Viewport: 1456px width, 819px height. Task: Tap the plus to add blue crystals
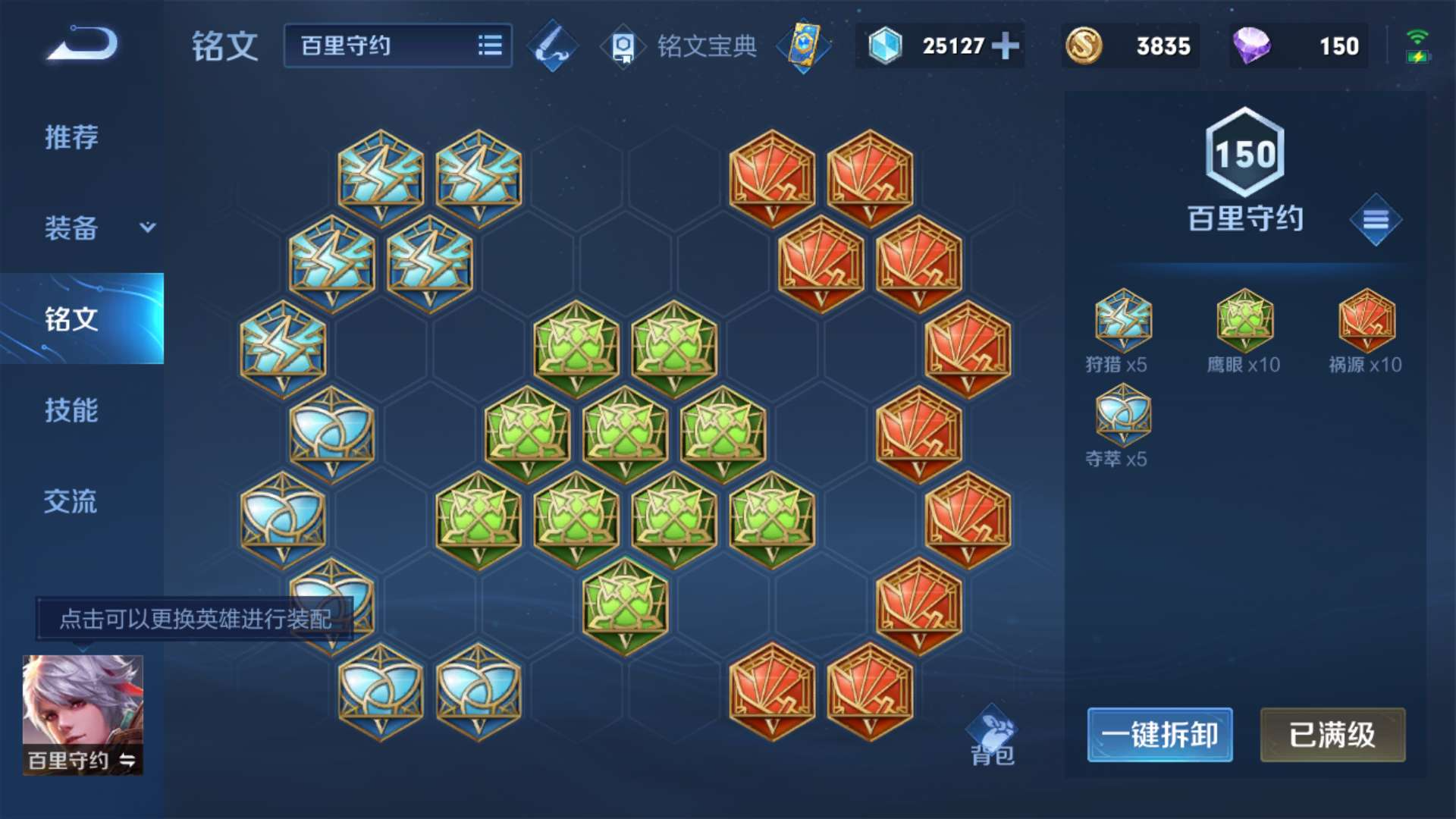[1006, 46]
